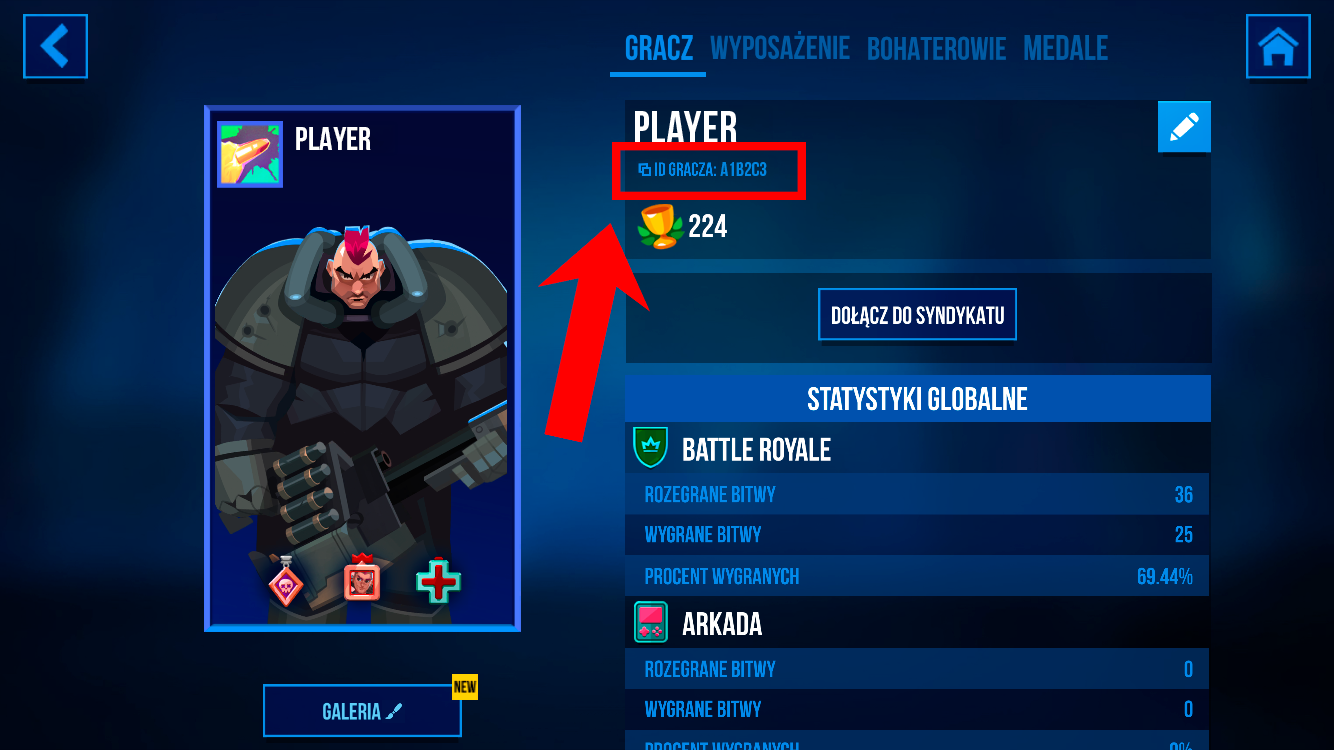
Task: Choose the hero face medal
Action: click(362, 580)
